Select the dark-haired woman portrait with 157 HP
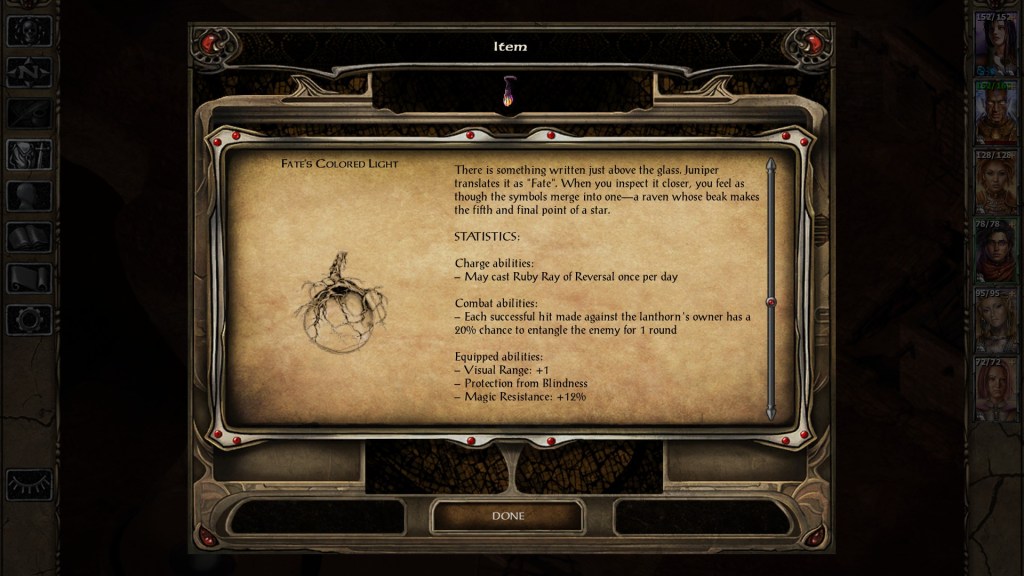The width and height of the screenshot is (1024, 576). (995, 47)
